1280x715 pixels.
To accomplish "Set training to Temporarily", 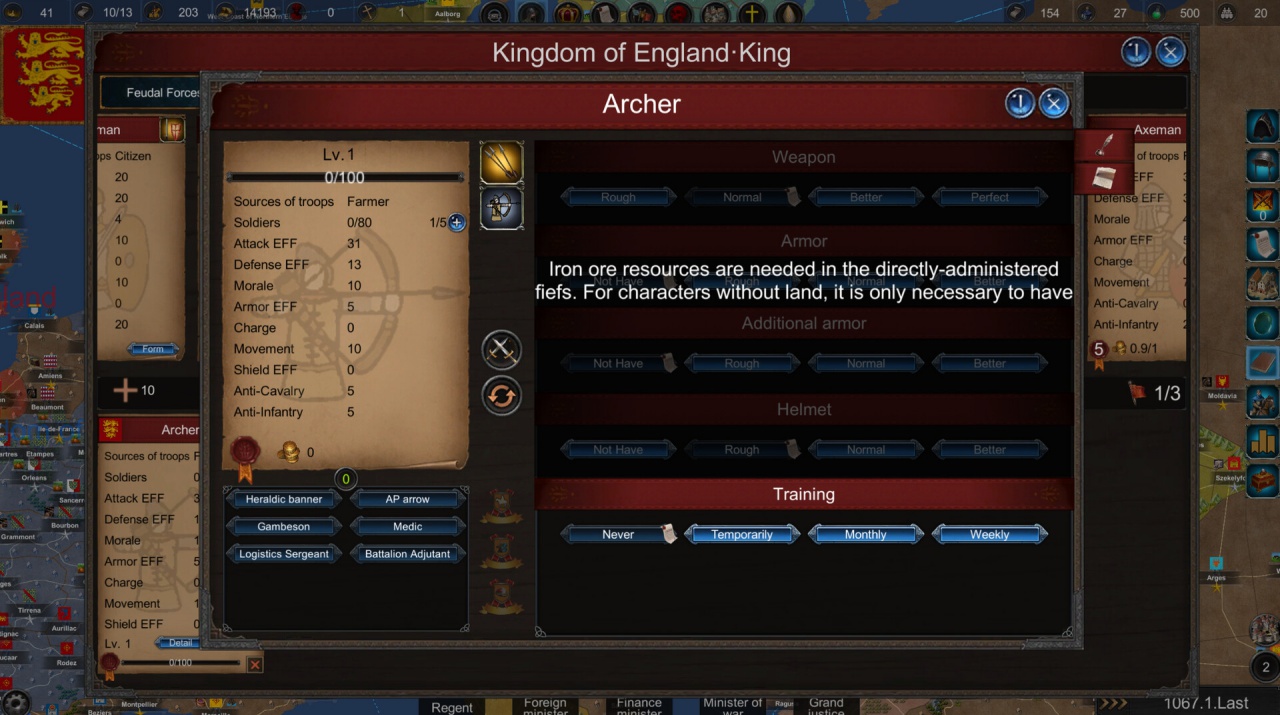I will click(x=742, y=535).
